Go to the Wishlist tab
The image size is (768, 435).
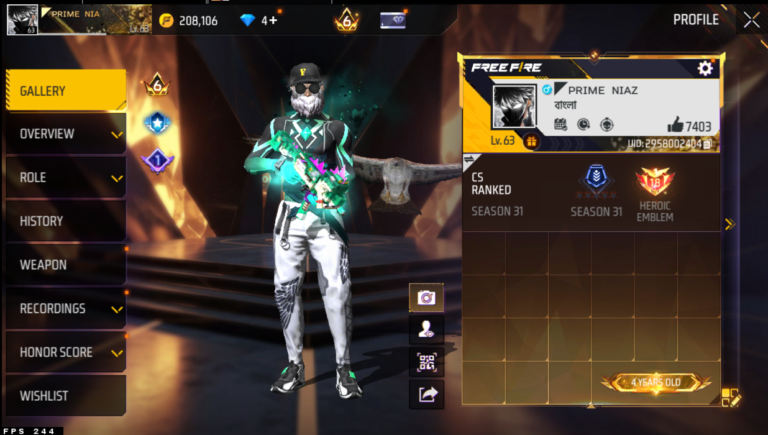pyautogui.click(x=65, y=396)
